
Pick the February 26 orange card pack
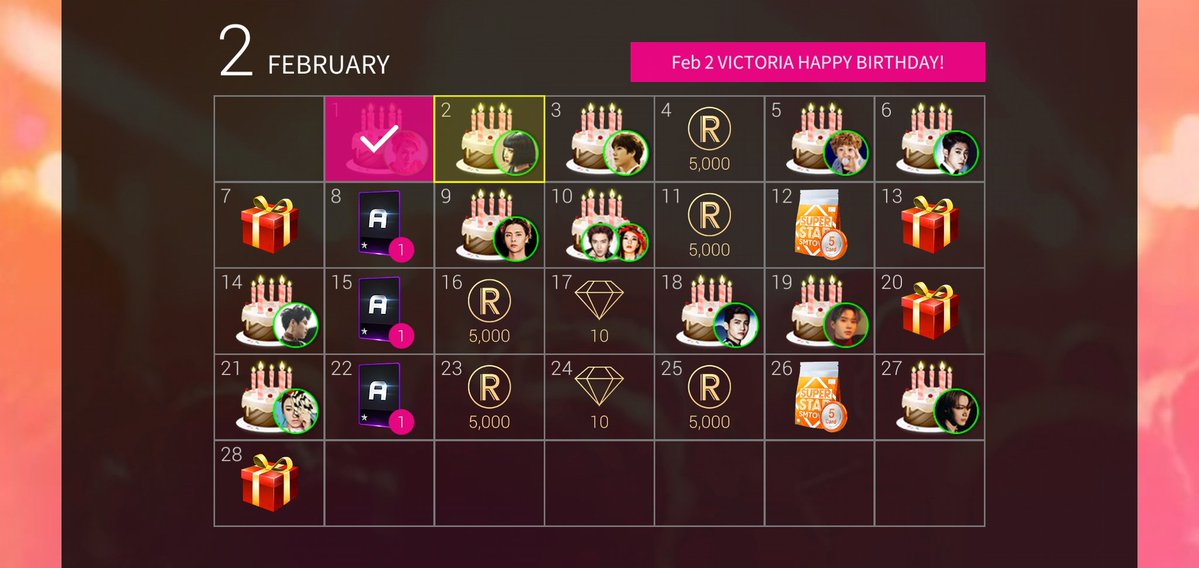click(x=819, y=398)
